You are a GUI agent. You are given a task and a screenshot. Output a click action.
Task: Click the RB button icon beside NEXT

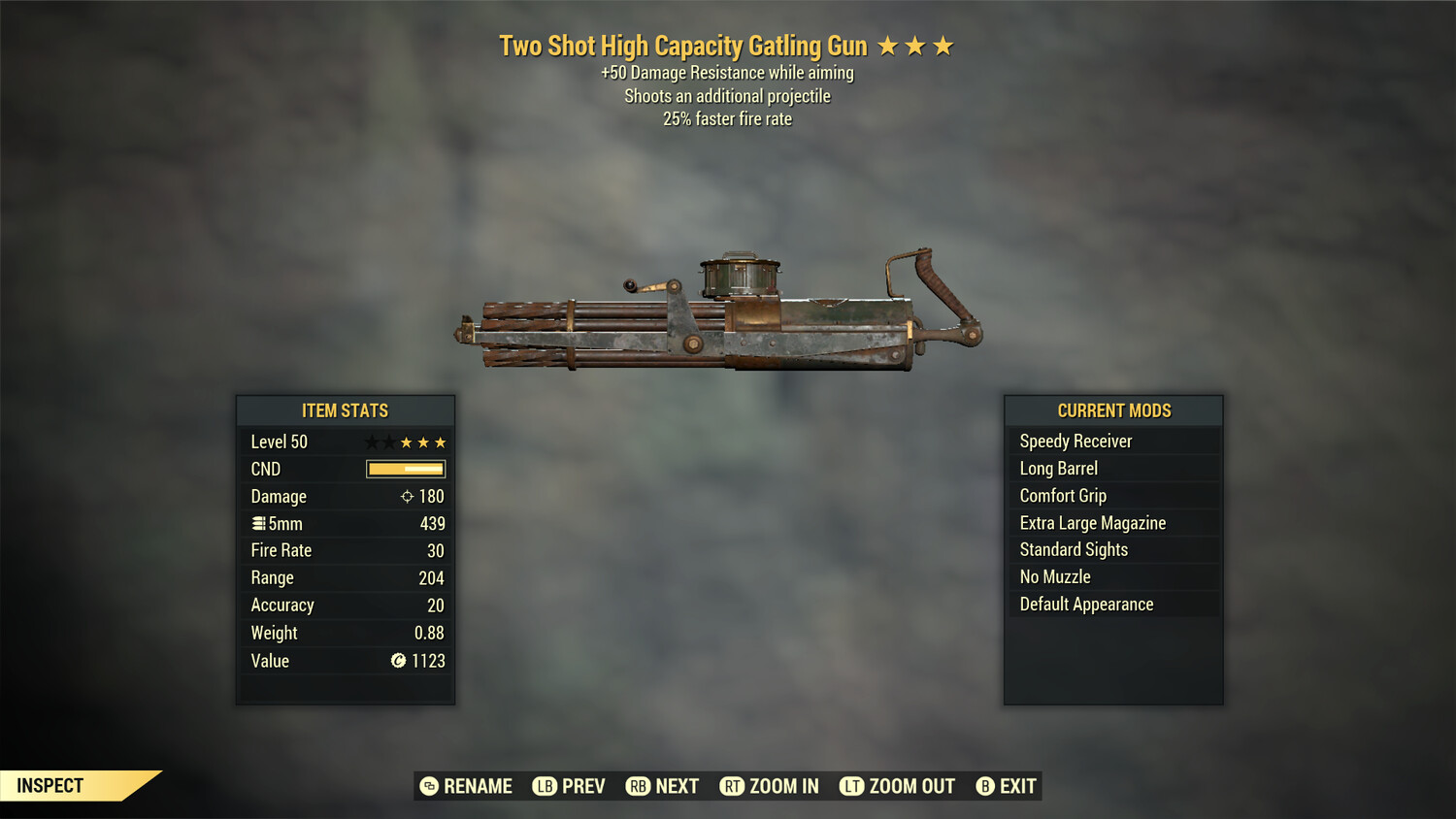point(638,786)
